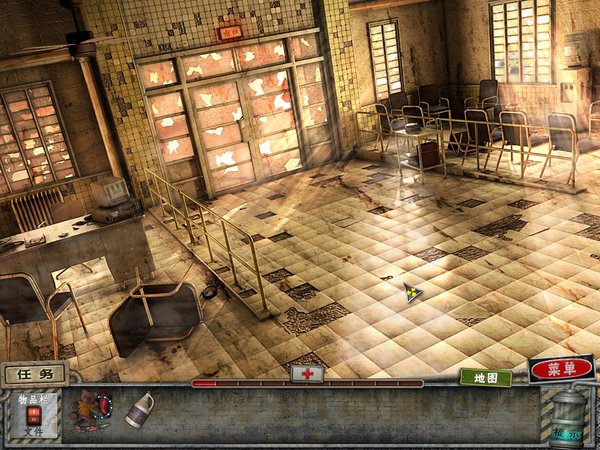The image size is (600, 450).
Task: Open the red 菜单 menu
Action: [561, 369]
